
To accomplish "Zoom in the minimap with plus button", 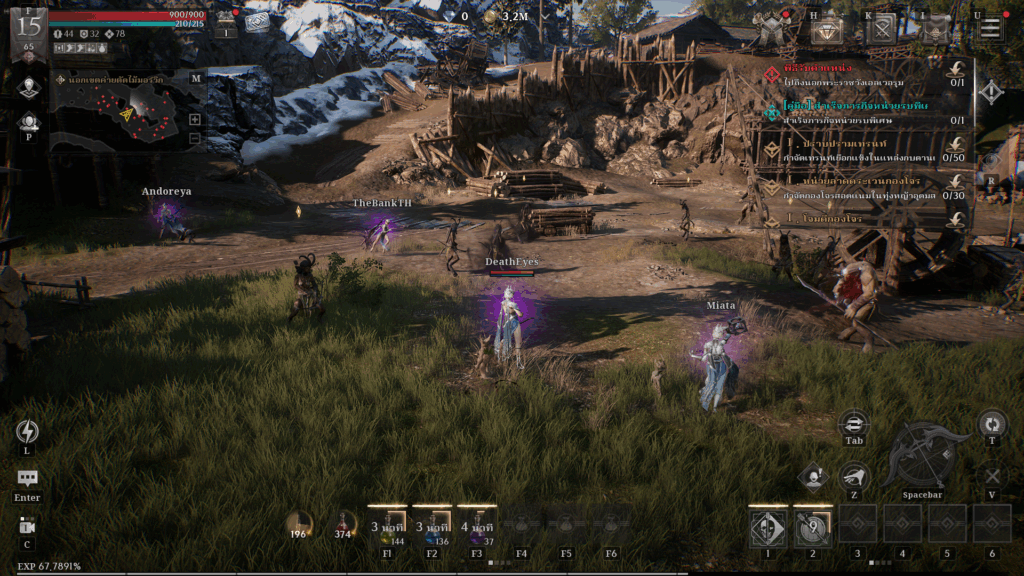I will click(x=195, y=119).
